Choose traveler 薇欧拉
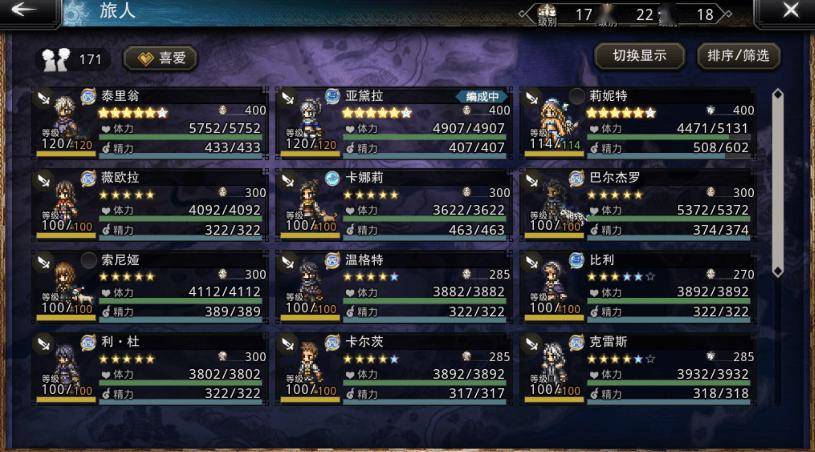This screenshot has width=815, height=452. pyautogui.click(x=150, y=204)
